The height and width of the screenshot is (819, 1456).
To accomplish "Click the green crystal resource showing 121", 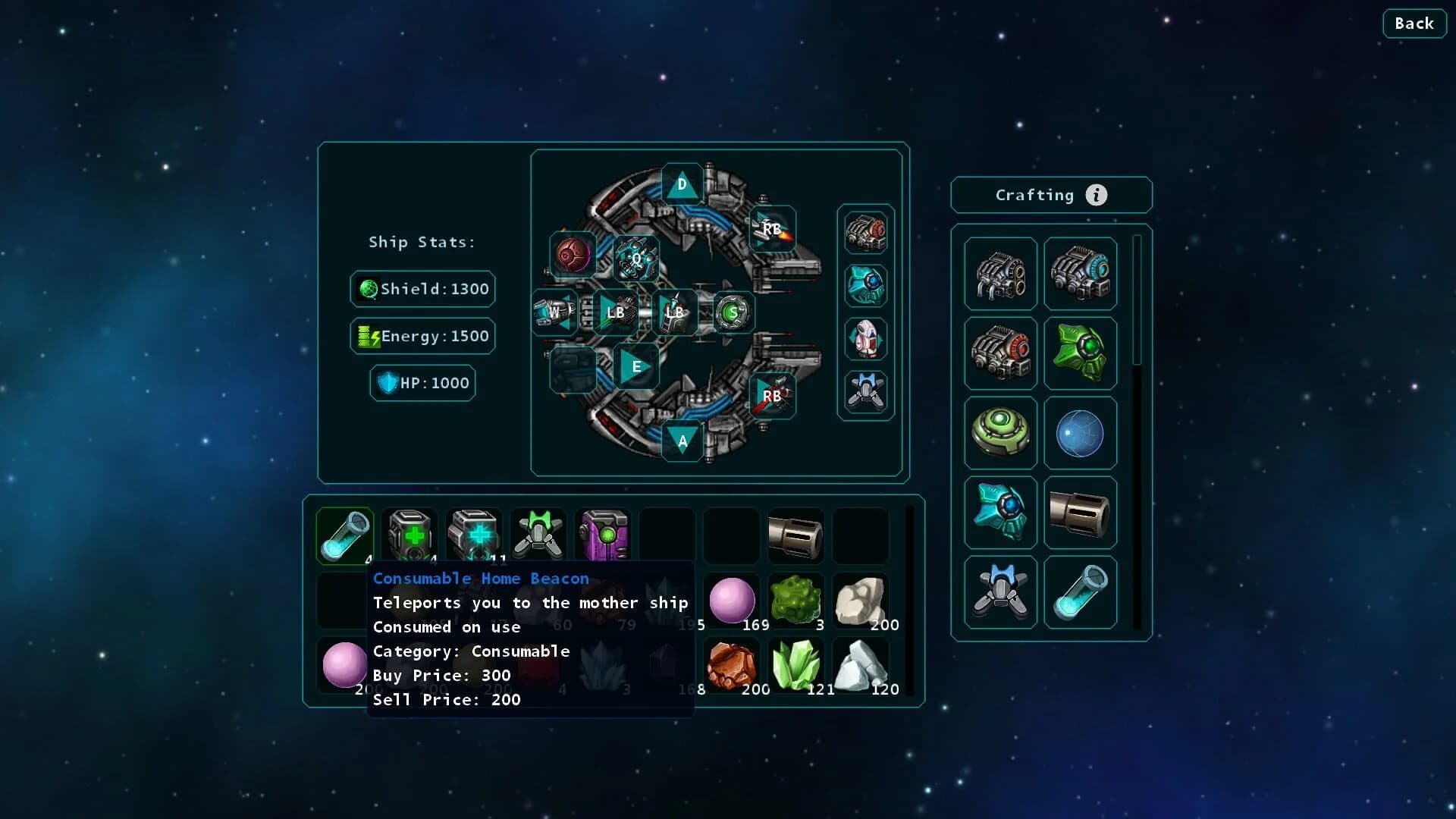I will coord(797,665).
